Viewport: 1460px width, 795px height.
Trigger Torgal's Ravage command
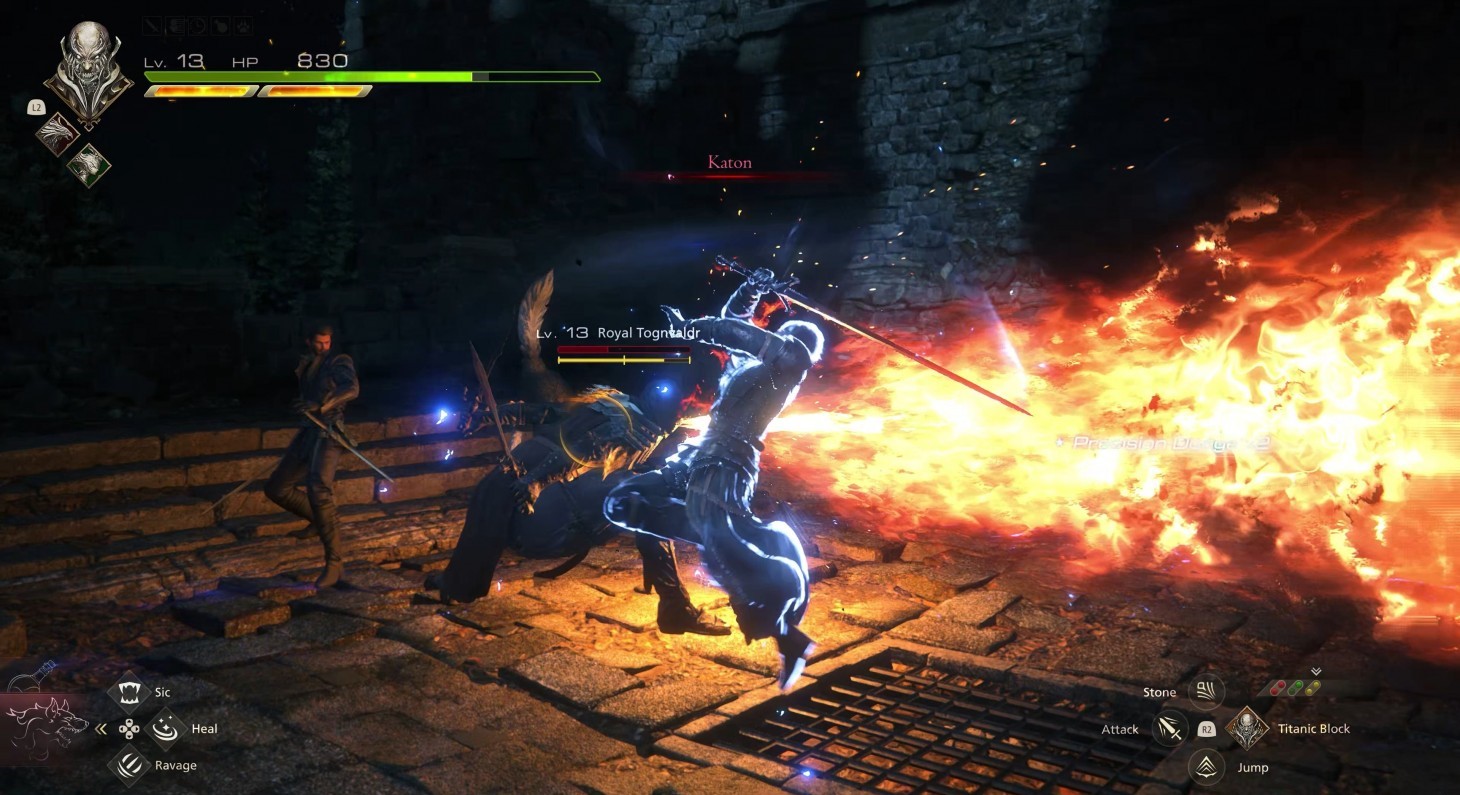pos(129,766)
